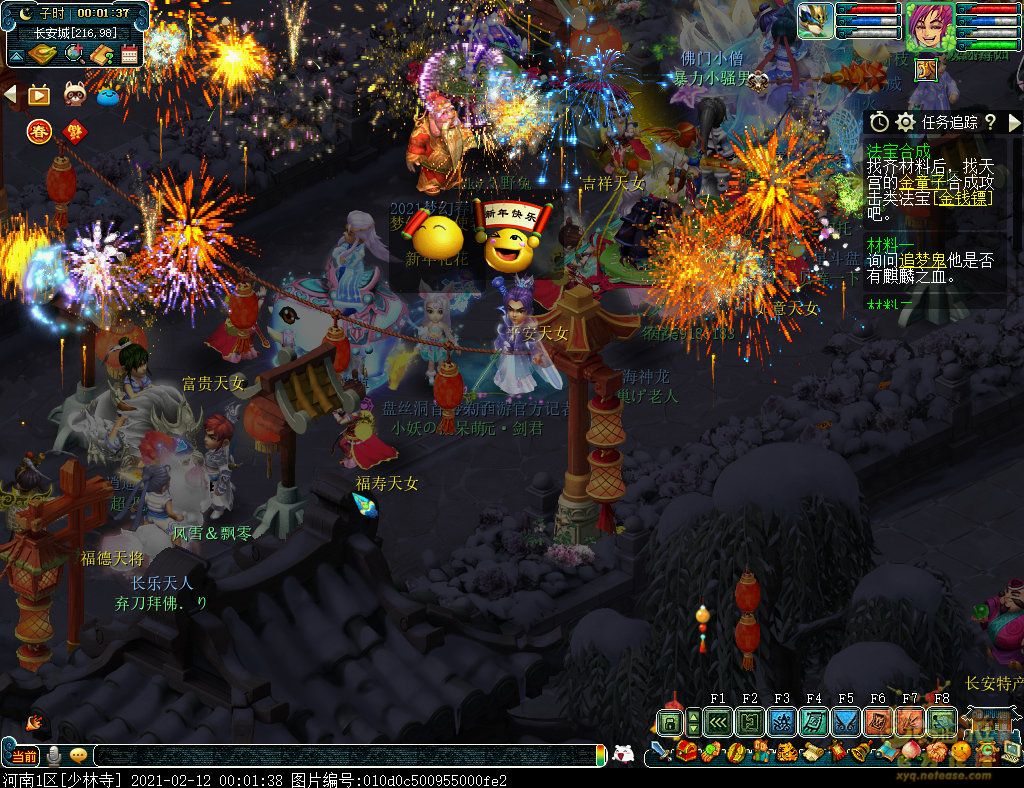Click the quest tracker question mark help
Viewport: 1024px width, 788px height.
(990, 122)
